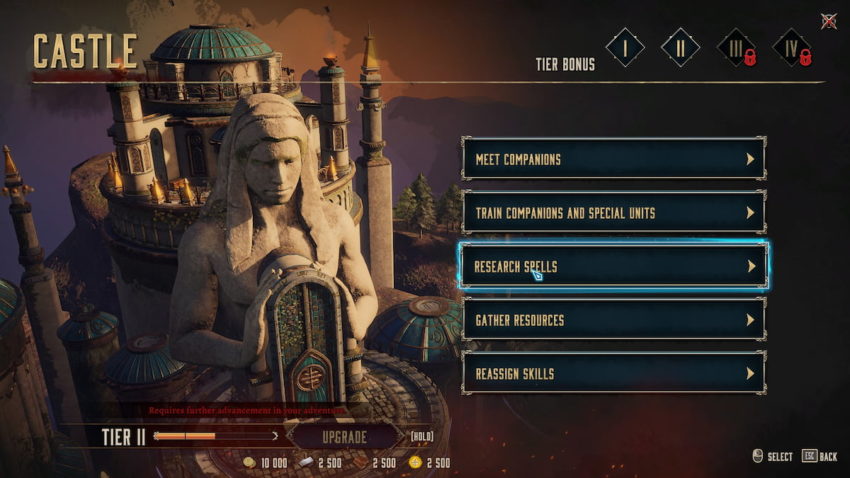Select Train Companions and Special Units
Viewport: 850px width, 478px height.
[x=613, y=213]
